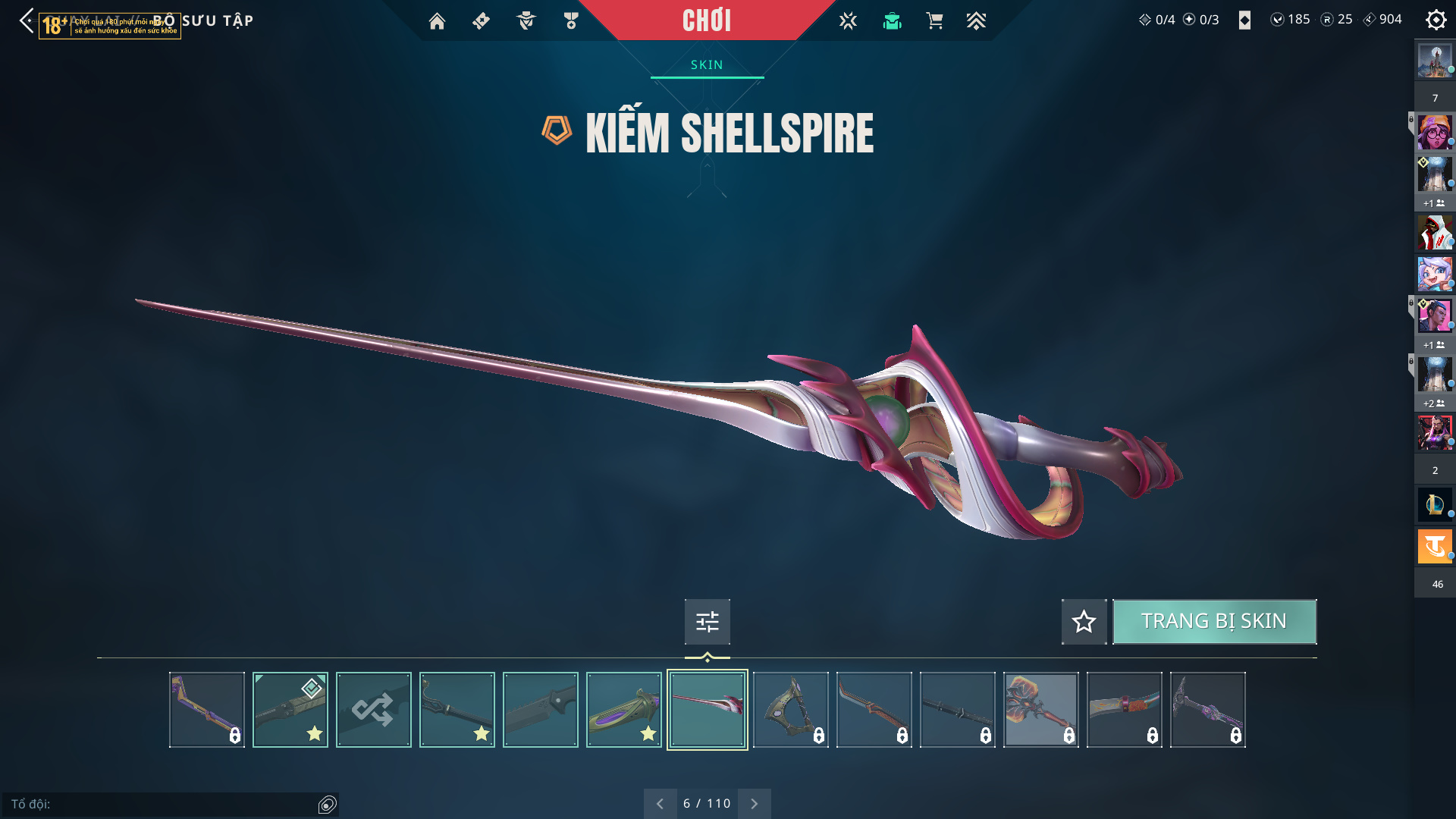Choose the locked orange hammer skin thumbnail

[1040, 710]
